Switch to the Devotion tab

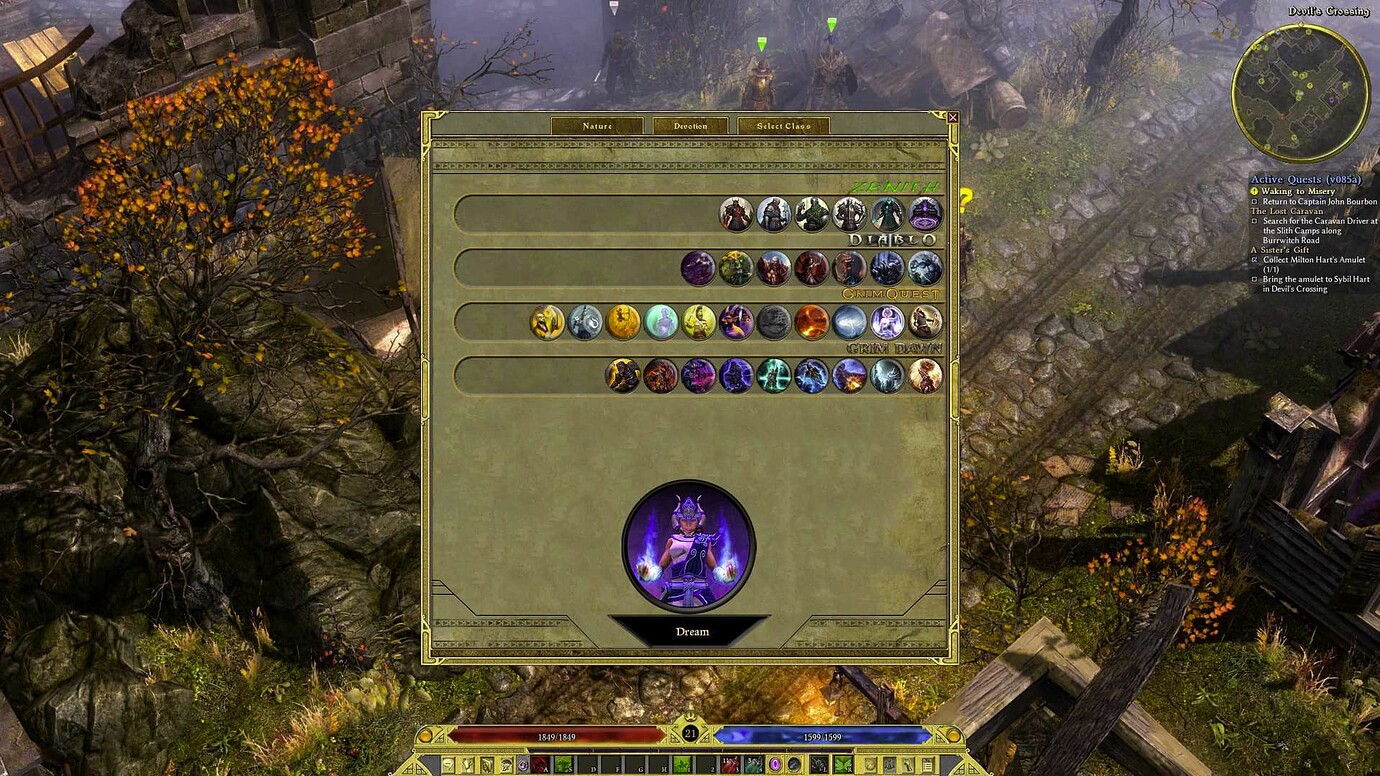coord(690,126)
